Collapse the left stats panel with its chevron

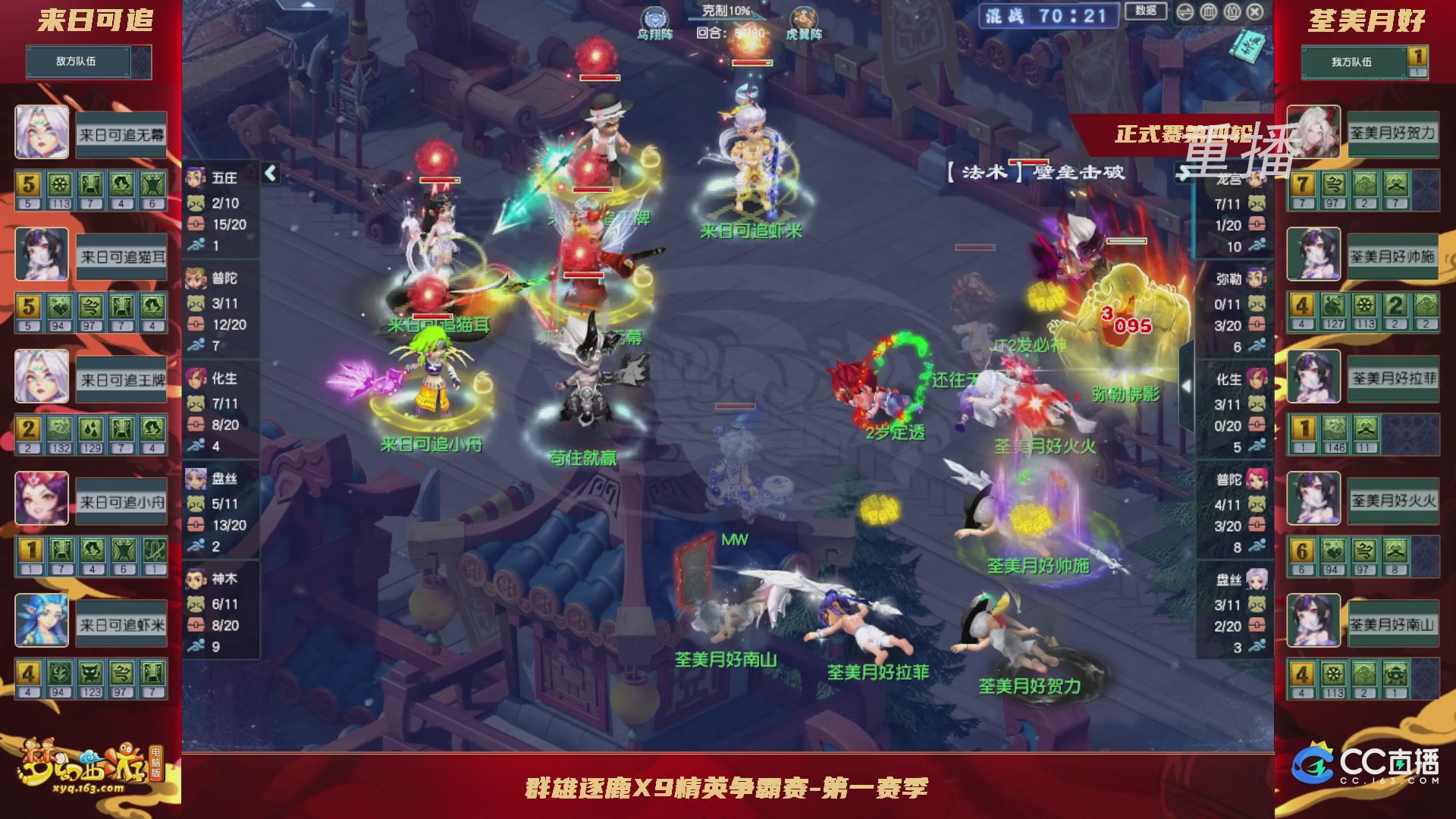pyautogui.click(x=269, y=172)
